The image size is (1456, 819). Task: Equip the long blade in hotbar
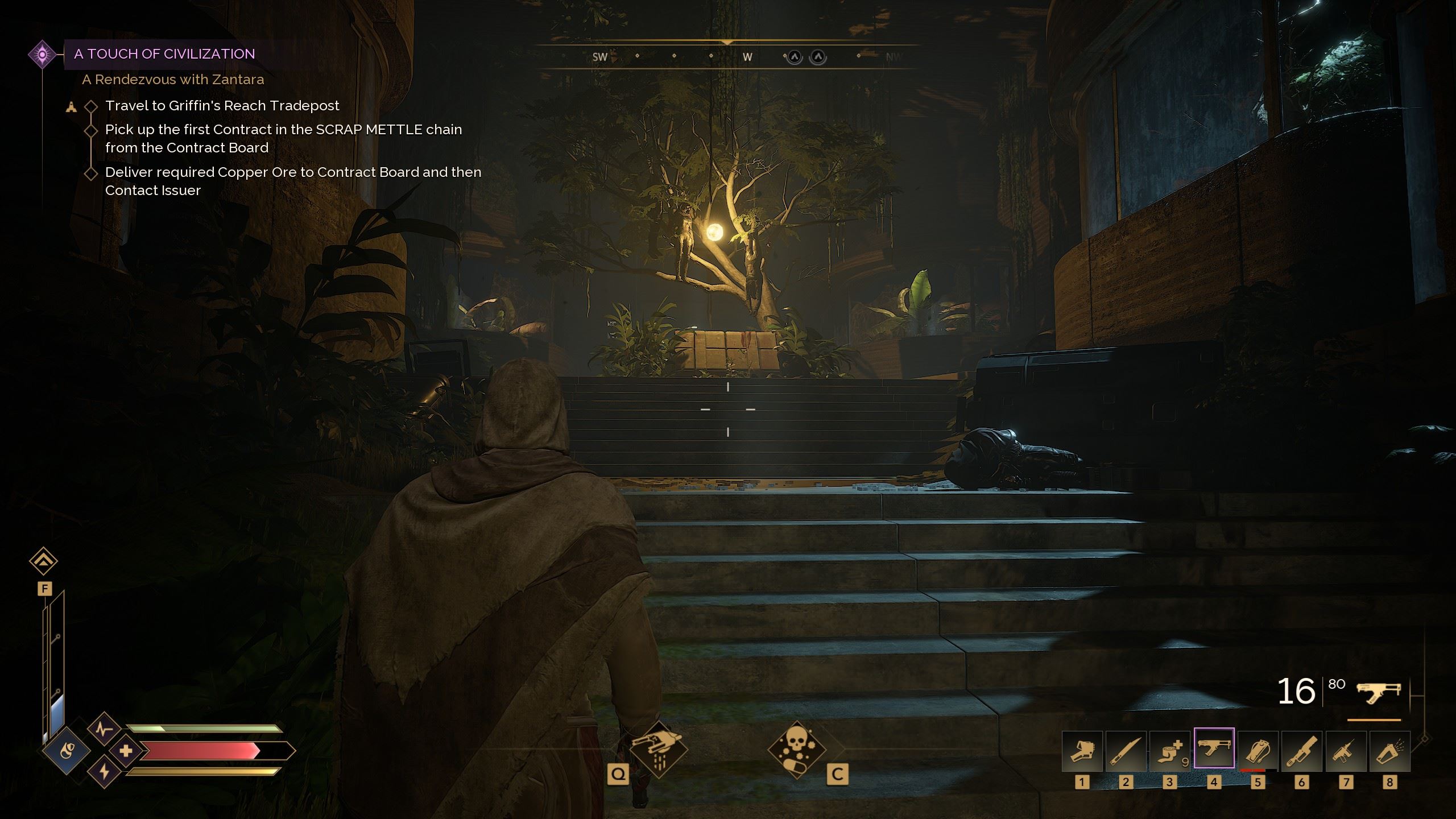click(1126, 750)
